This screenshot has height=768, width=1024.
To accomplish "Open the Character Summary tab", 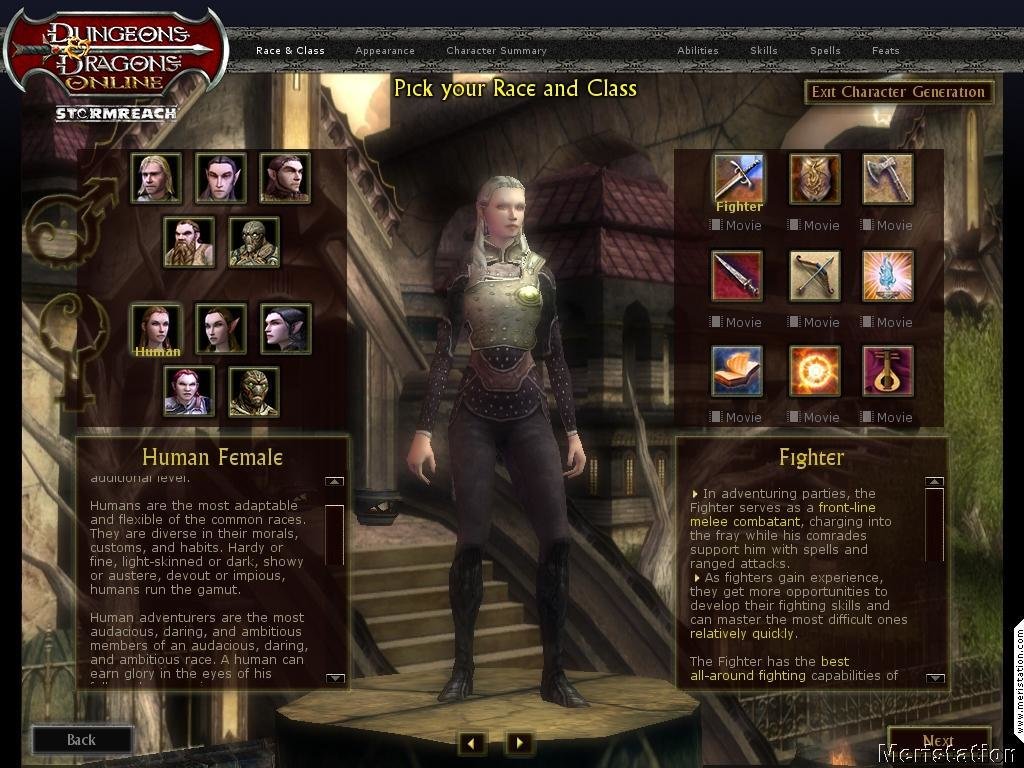I will [x=496, y=51].
